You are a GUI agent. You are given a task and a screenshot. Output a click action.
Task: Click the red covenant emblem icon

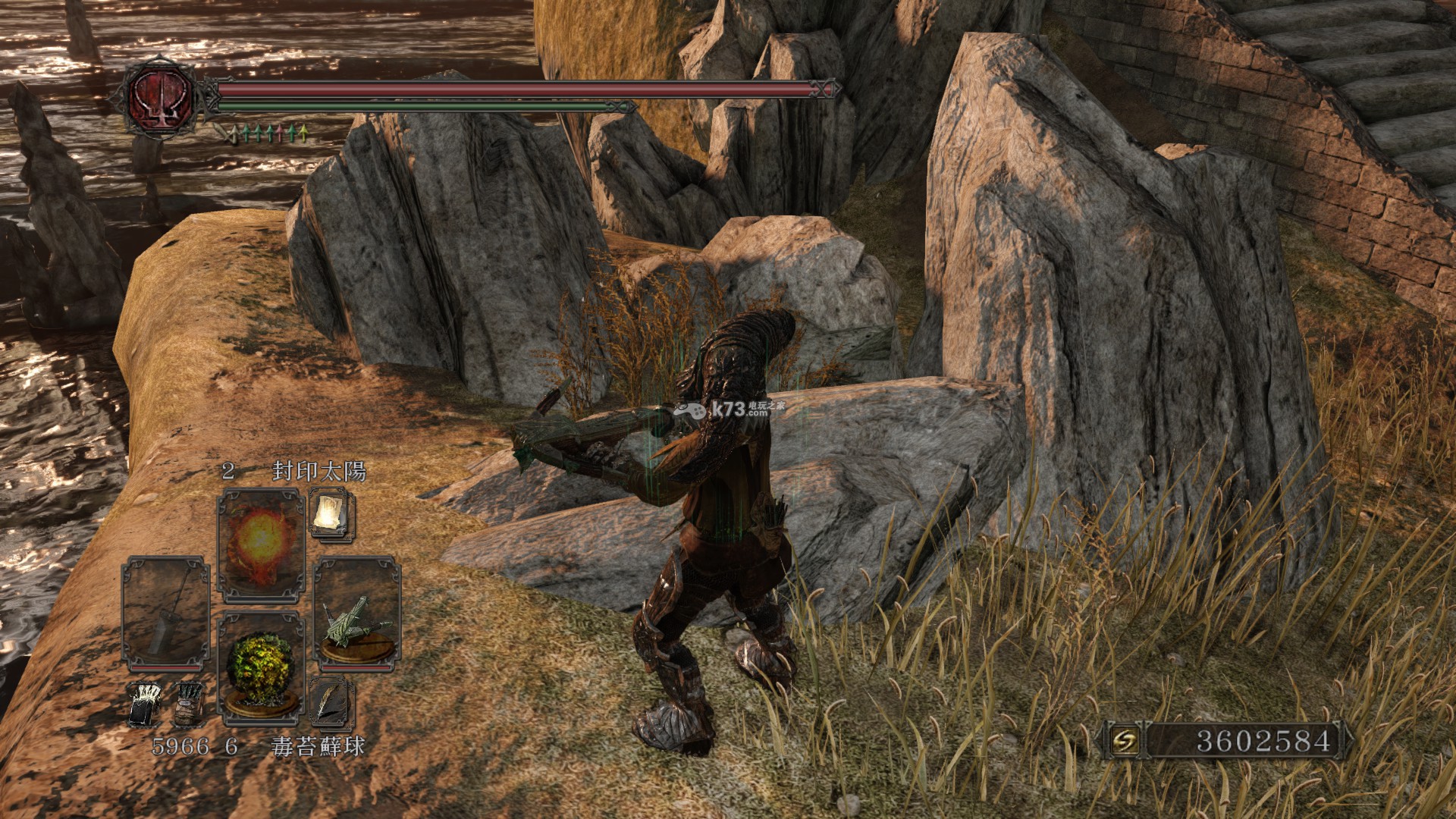pyautogui.click(x=162, y=97)
